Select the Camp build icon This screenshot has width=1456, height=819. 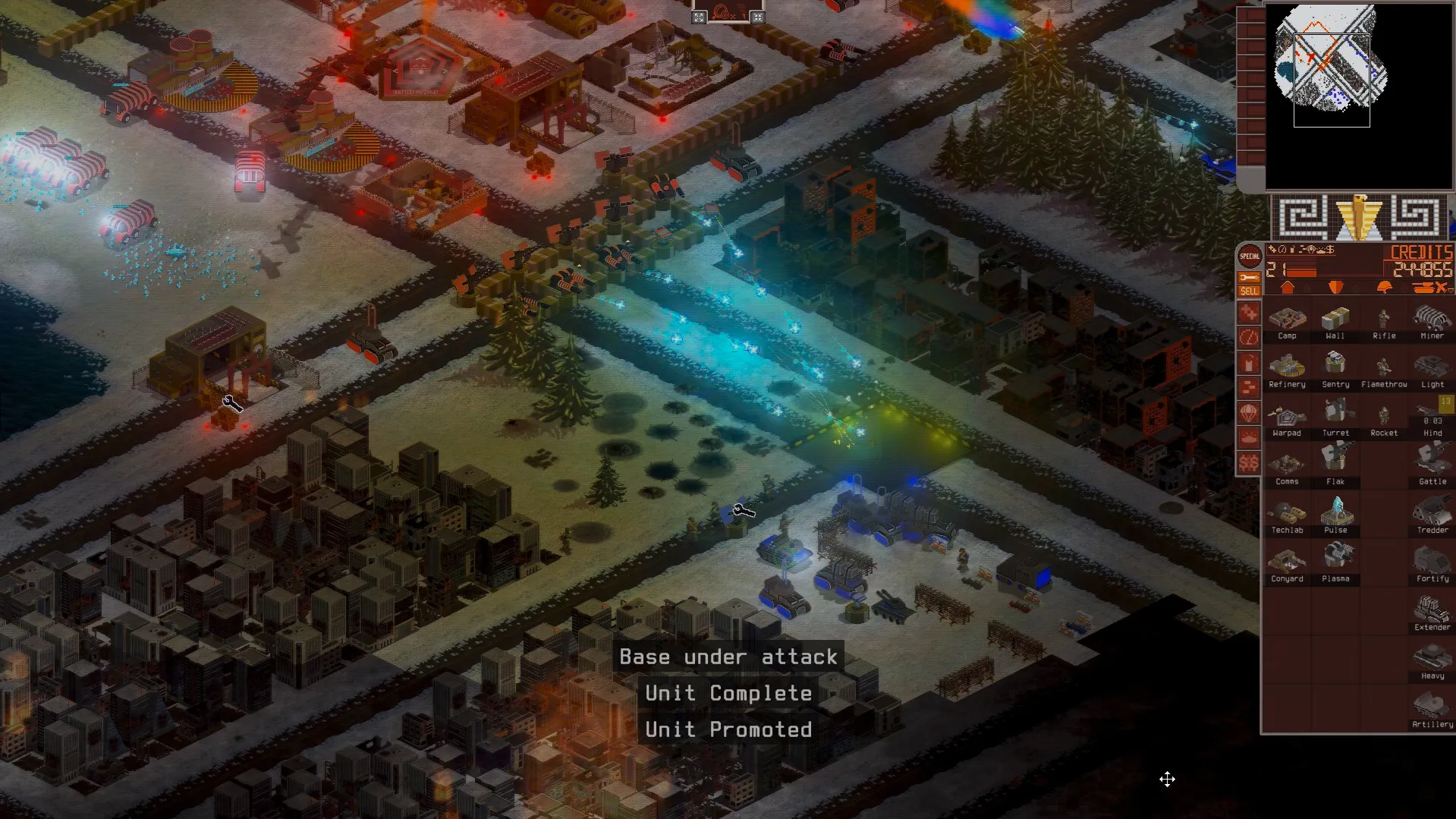tap(1288, 319)
